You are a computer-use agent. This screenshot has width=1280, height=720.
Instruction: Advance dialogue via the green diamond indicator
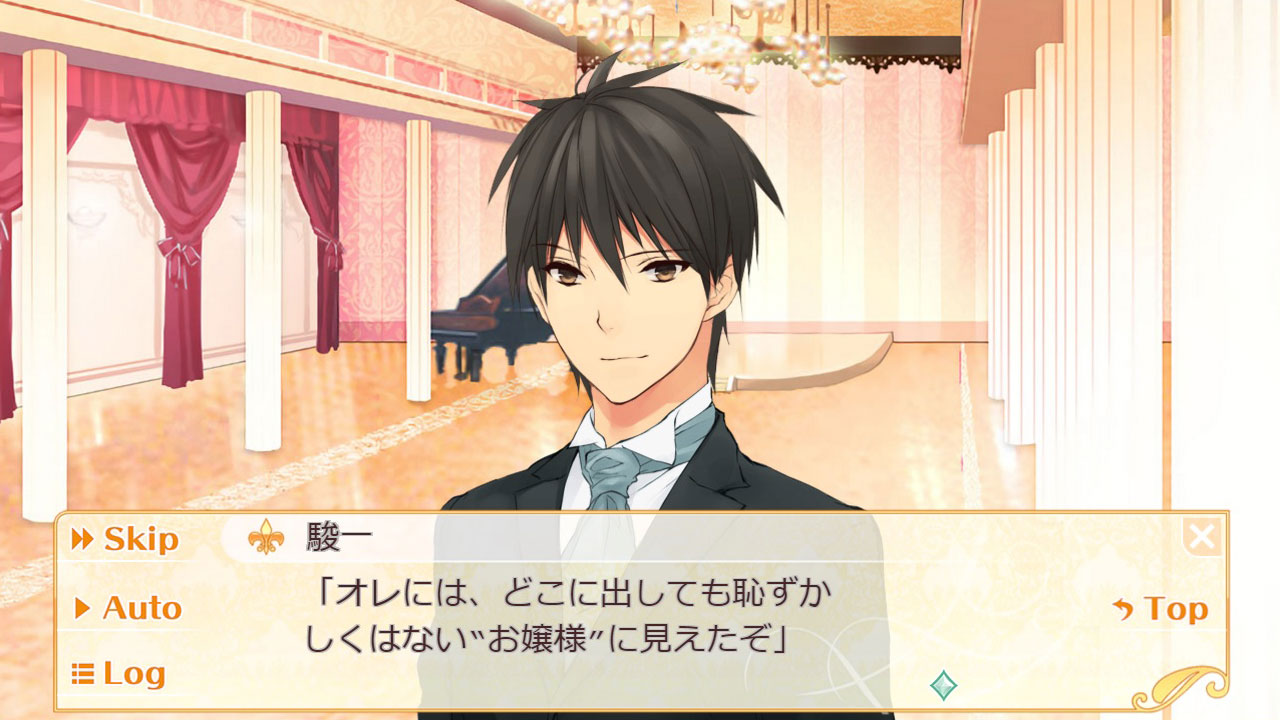point(943,685)
